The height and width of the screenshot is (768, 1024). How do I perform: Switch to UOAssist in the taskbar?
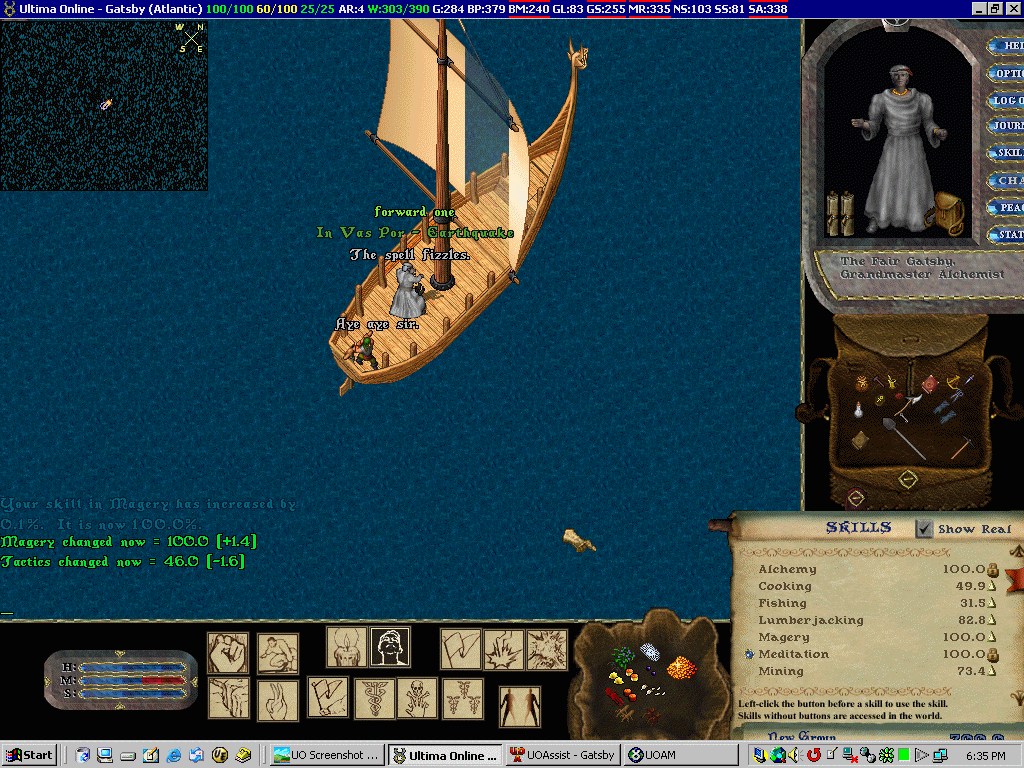click(x=562, y=755)
